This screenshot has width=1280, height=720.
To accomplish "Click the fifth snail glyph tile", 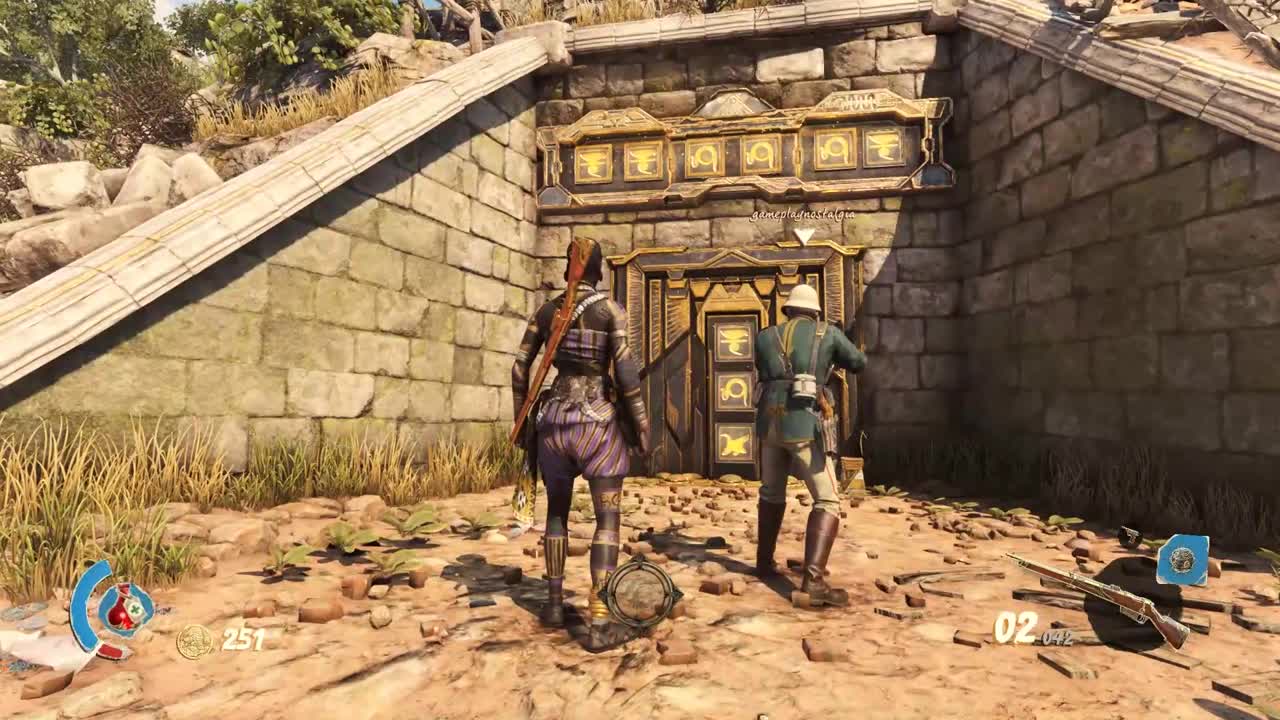I will click(836, 150).
